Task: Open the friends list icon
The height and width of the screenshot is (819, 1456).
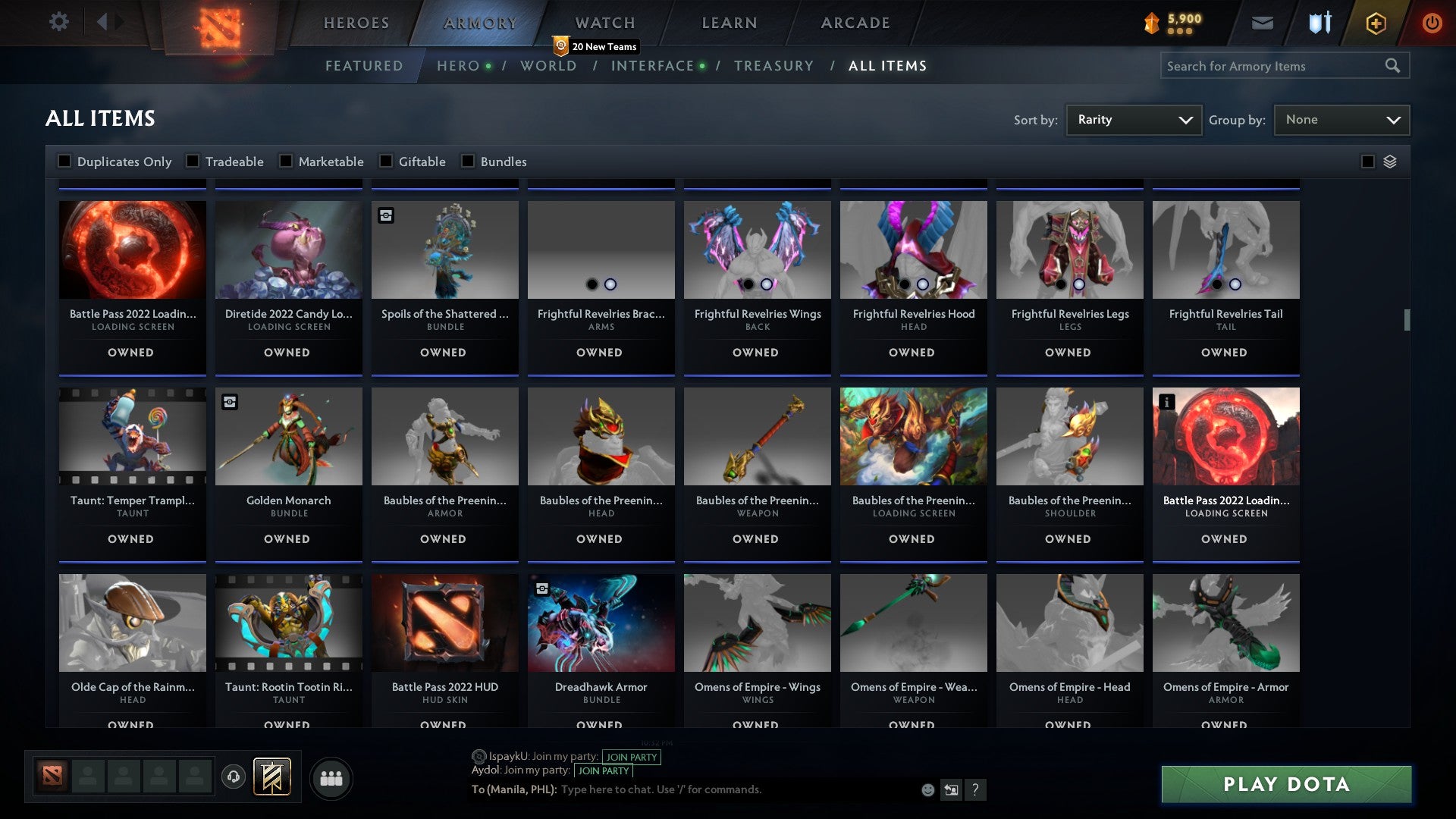Action: (x=331, y=777)
